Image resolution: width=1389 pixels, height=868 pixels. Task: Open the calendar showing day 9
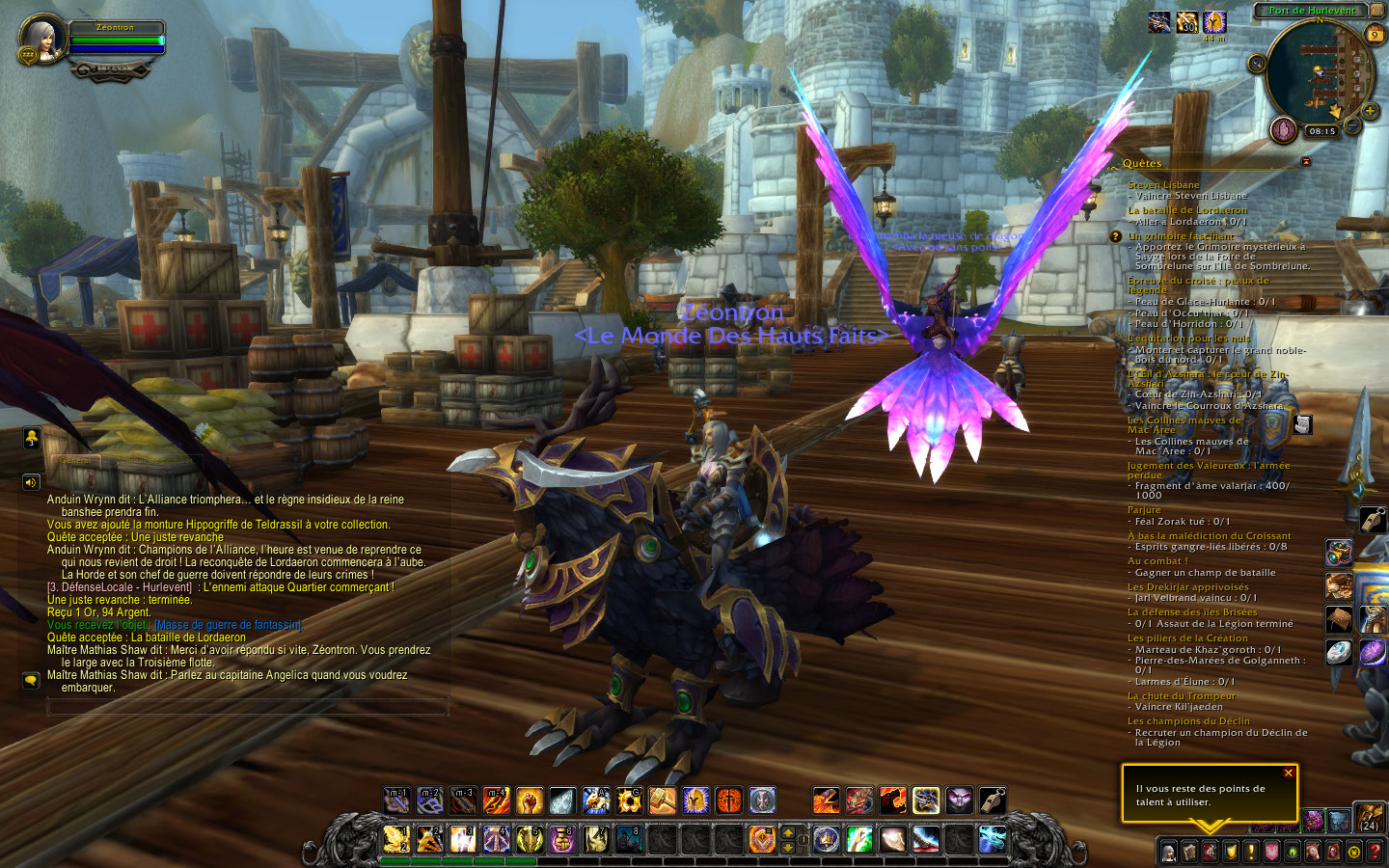tap(1375, 35)
